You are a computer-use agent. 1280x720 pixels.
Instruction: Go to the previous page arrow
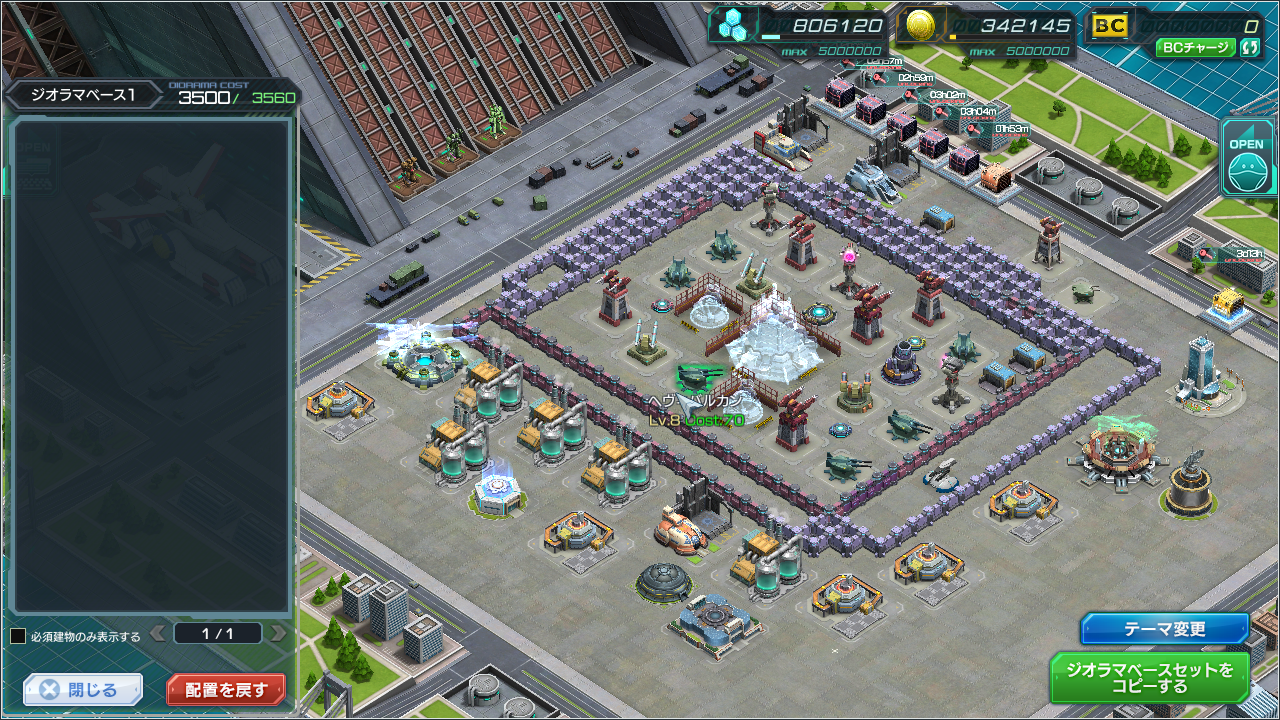pyautogui.click(x=158, y=633)
